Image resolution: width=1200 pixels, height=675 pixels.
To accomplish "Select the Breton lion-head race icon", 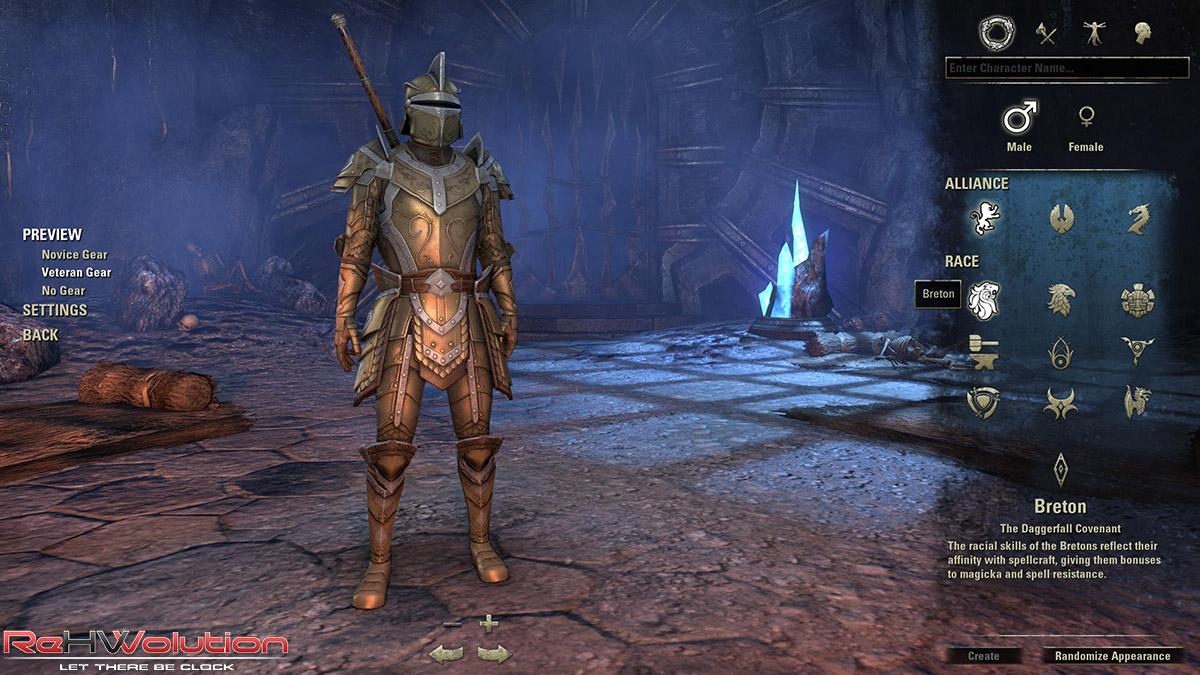I will coord(984,298).
